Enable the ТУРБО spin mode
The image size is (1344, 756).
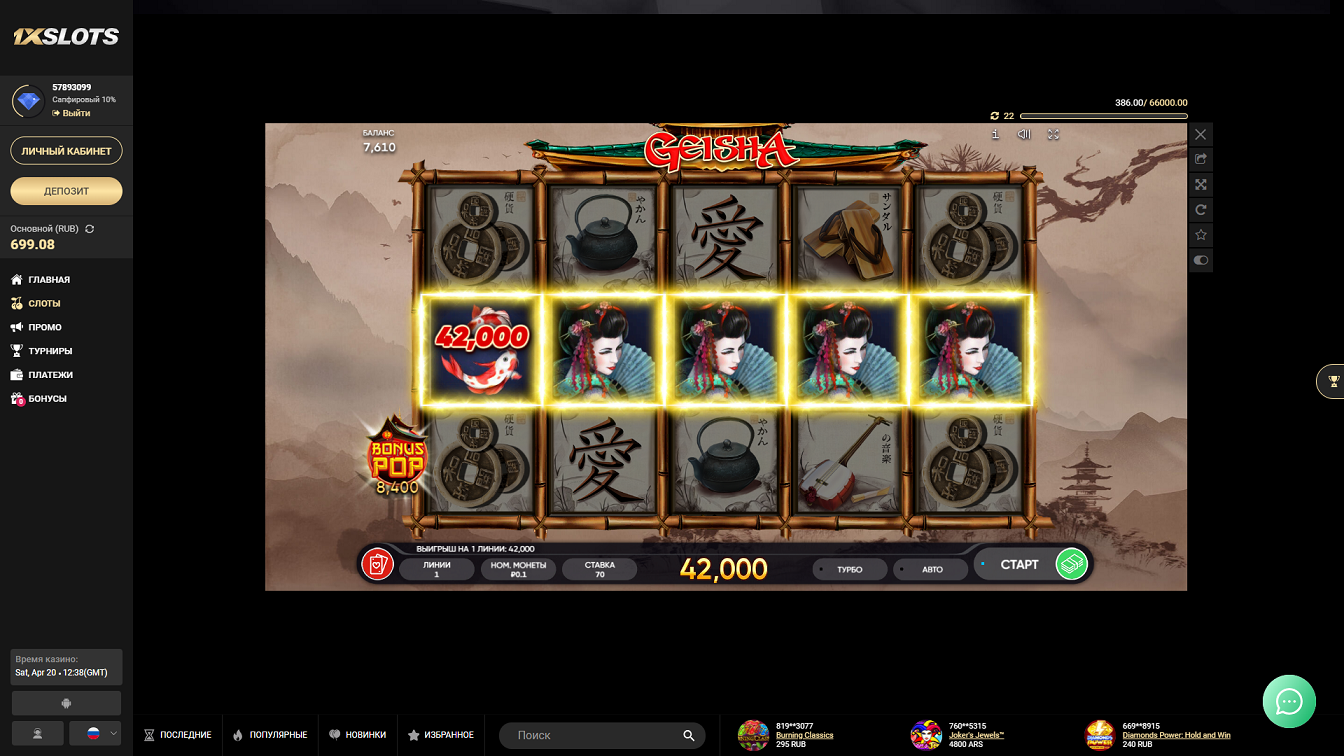(848, 569)
